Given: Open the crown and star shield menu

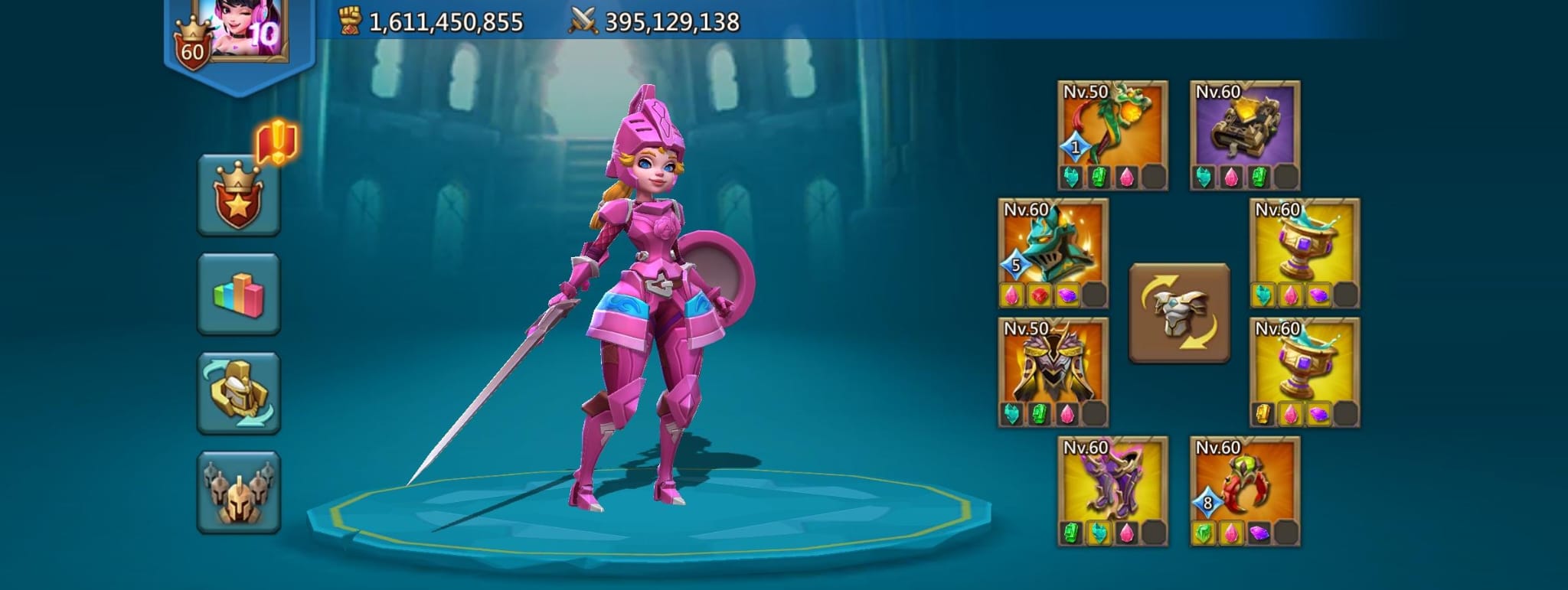Looking at the screenshot, I should point(239,196).
